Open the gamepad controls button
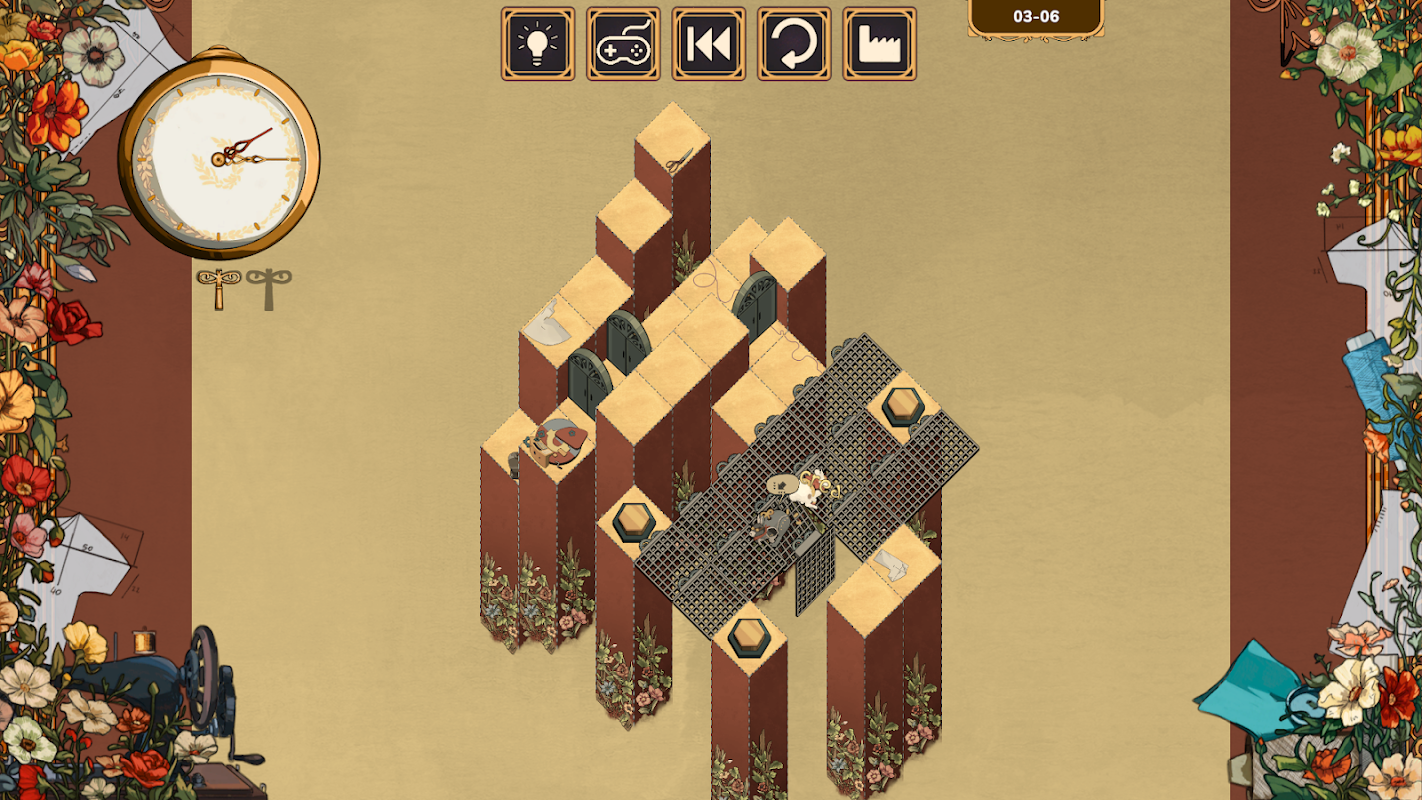The width and height of the screenshot is (1422, 800). pyautogui.click(x=623, y=44)
